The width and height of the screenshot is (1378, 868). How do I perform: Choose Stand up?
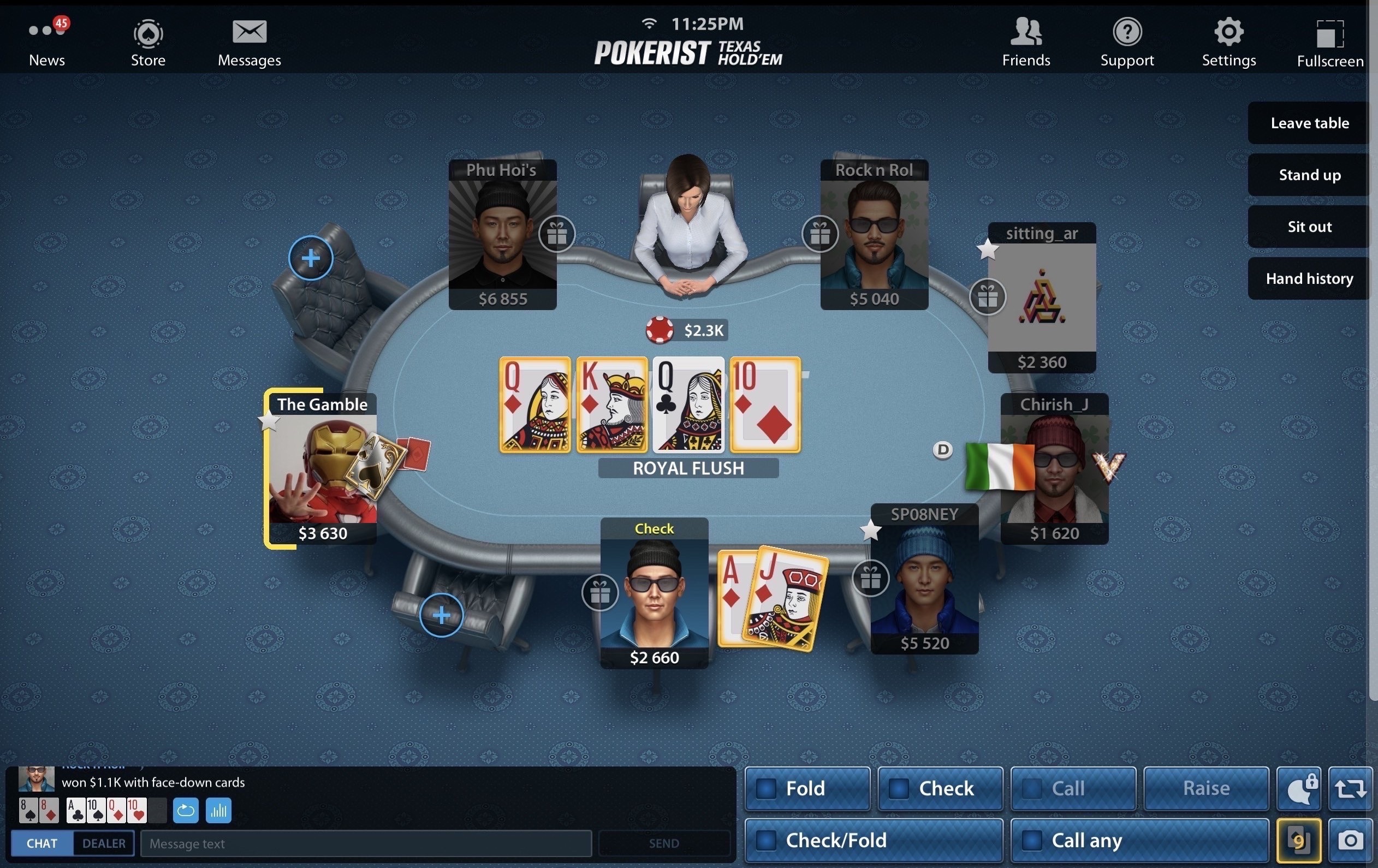click(x=1309, y=175)
